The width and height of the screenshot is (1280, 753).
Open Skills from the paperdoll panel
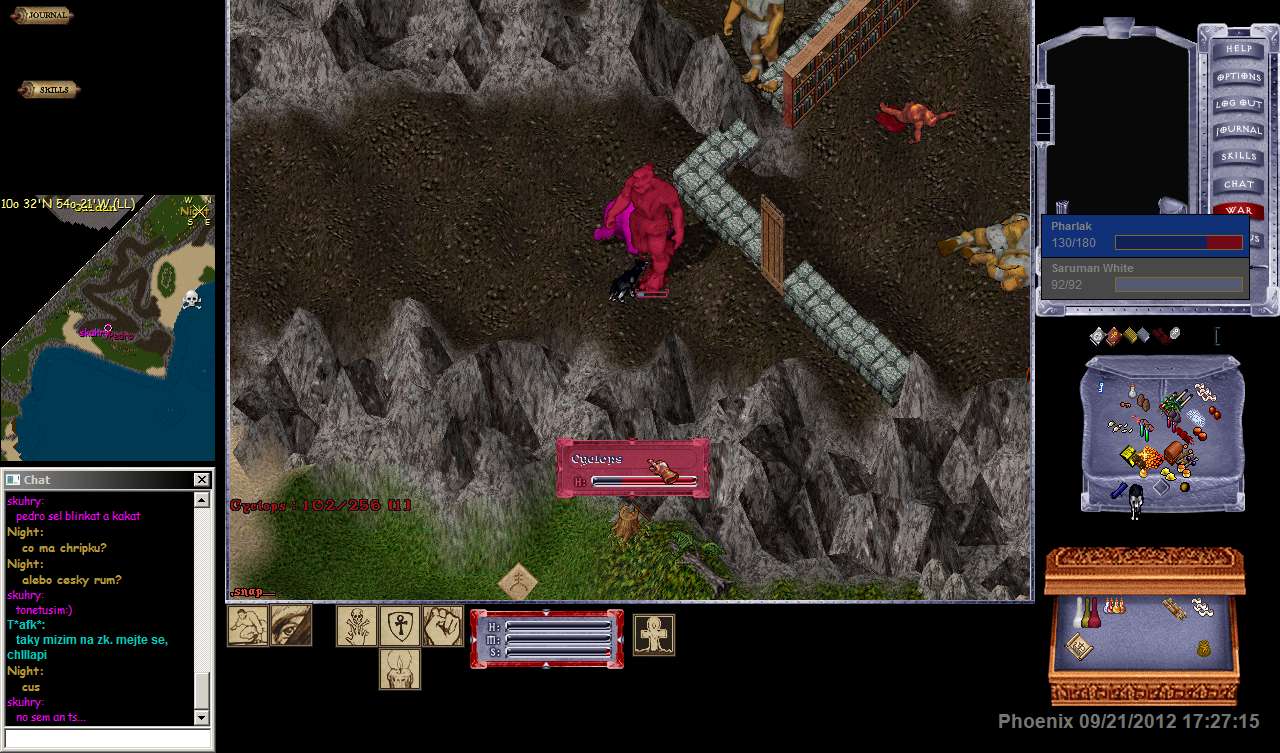click(x=1238, y=157)
